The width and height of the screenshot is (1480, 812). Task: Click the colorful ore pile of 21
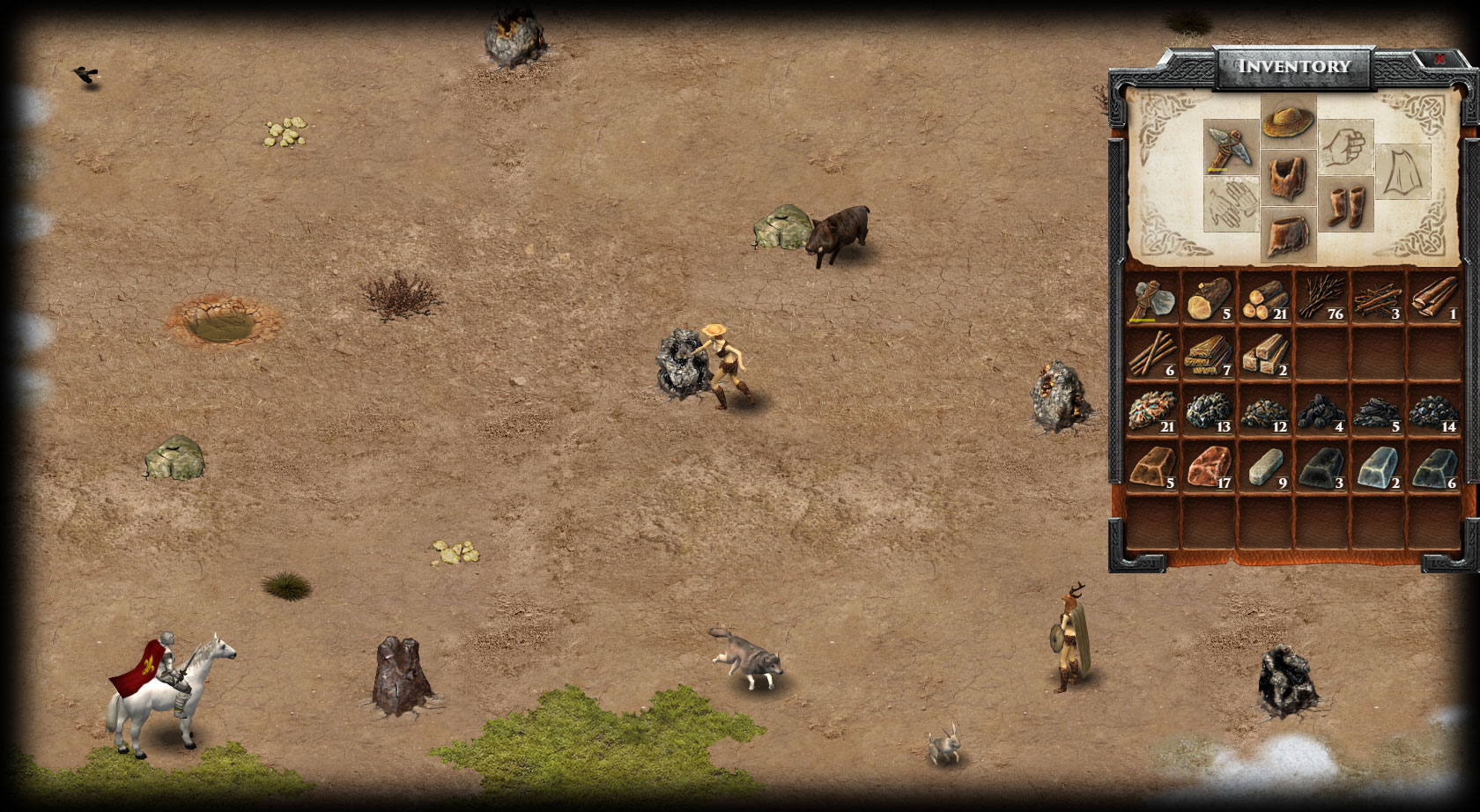[x=1153, y=411]
